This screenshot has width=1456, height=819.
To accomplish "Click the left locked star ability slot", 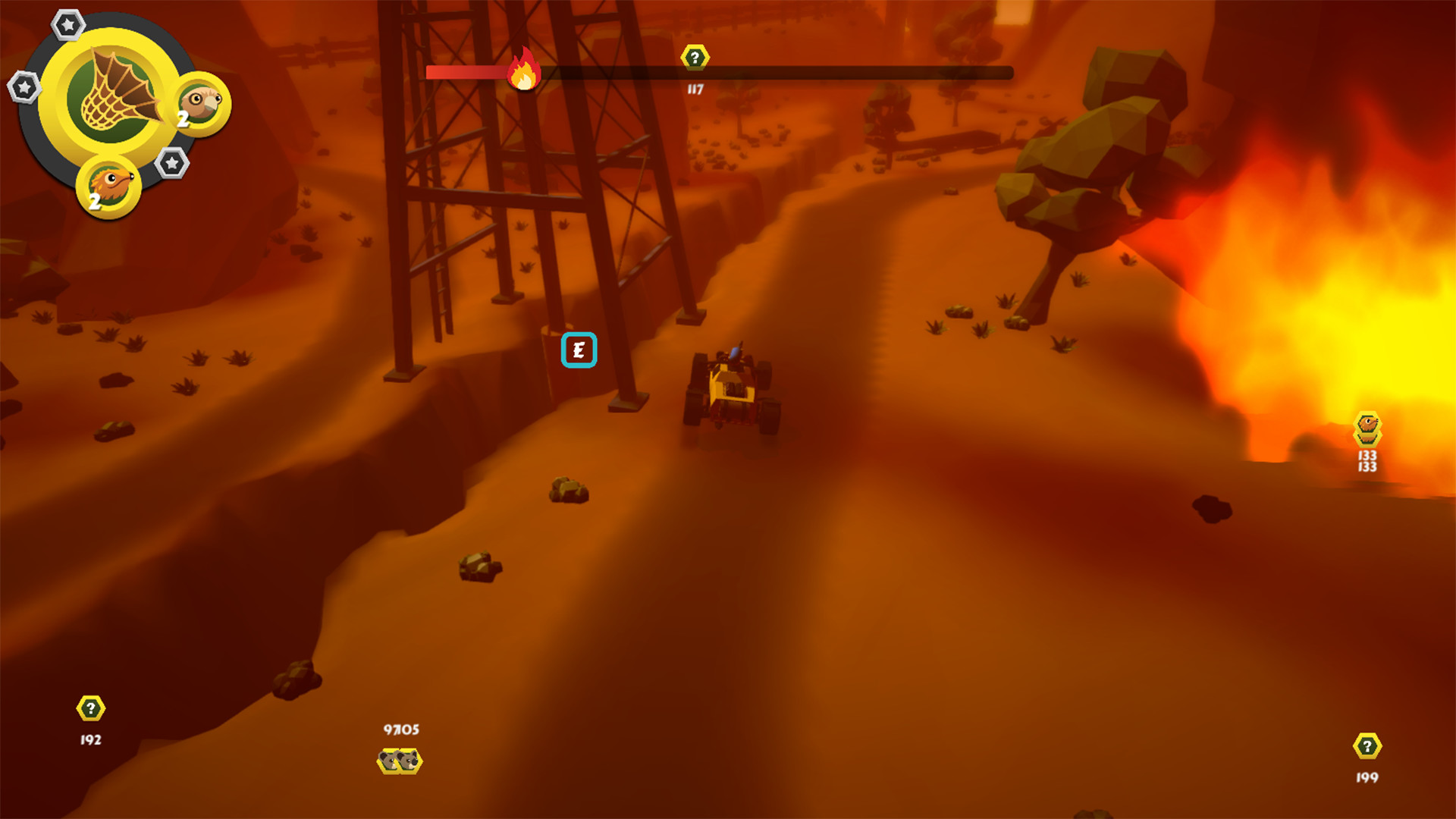I will pyautogui.click(x=24, y=86).
